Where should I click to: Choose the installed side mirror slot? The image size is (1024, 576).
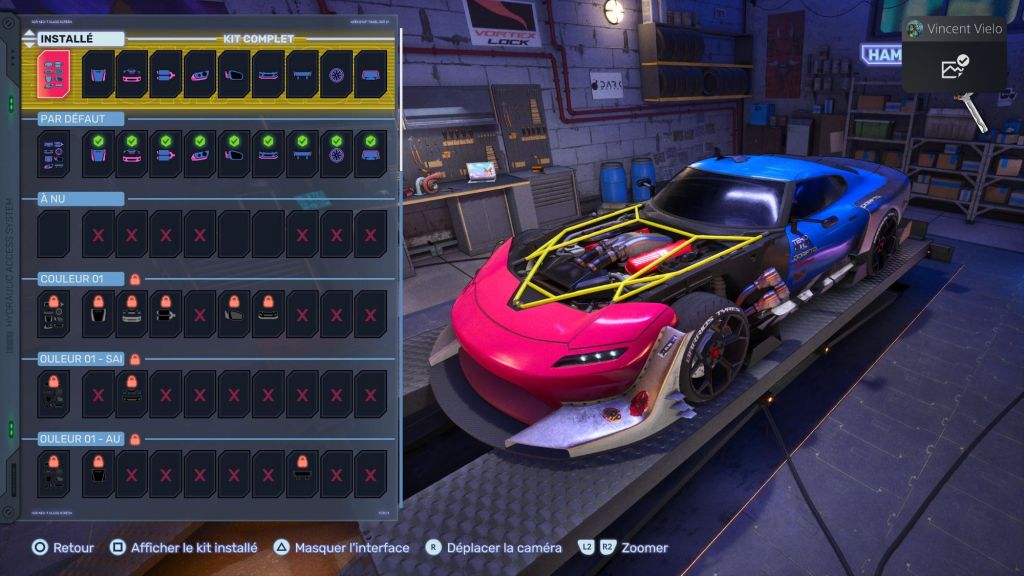[x=234, y=74]
